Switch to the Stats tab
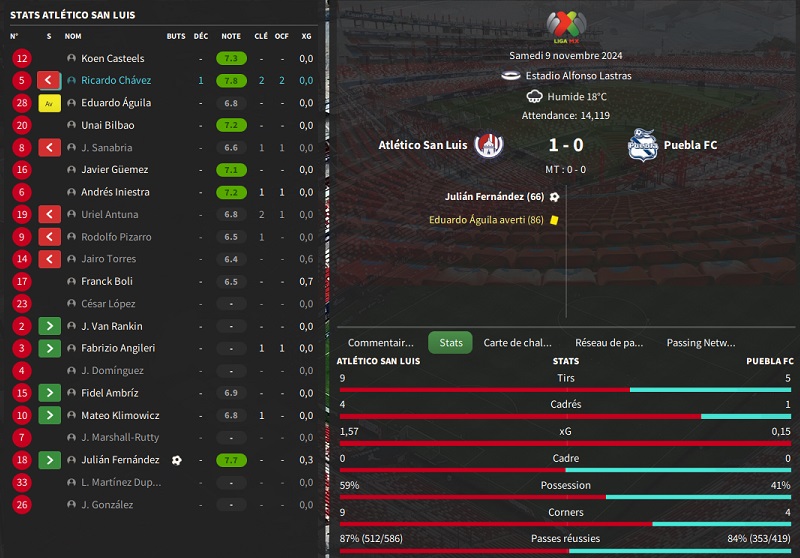 [451, 343]
